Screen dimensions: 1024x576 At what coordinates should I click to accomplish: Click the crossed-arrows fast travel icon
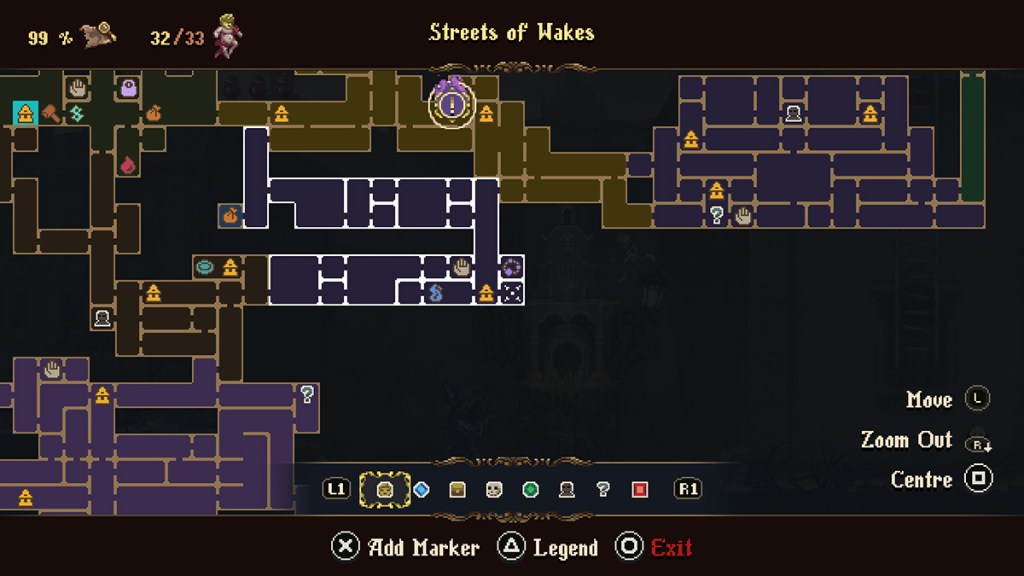coord(512,293)
